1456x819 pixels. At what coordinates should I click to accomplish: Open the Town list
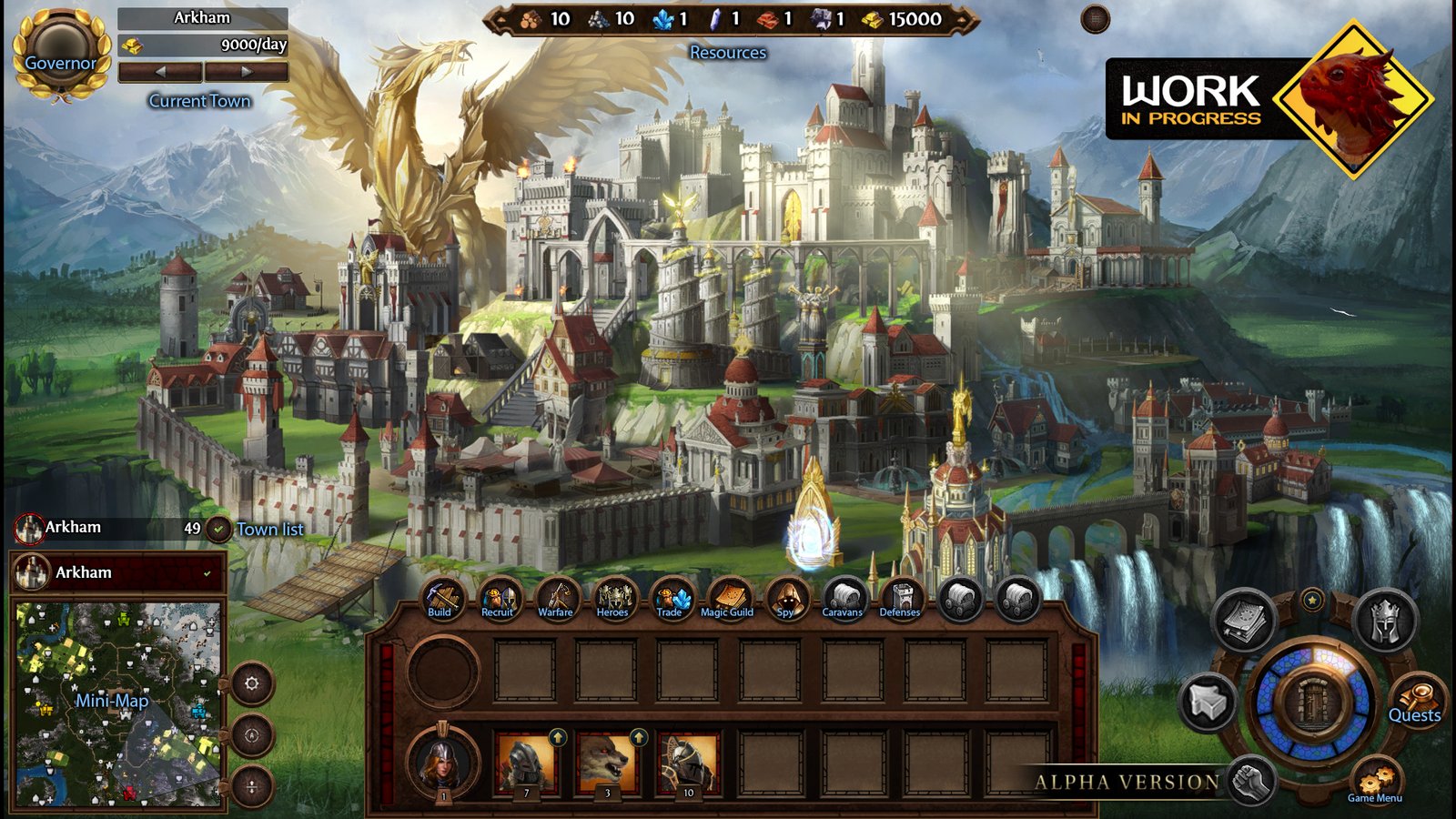coord(268,530)
